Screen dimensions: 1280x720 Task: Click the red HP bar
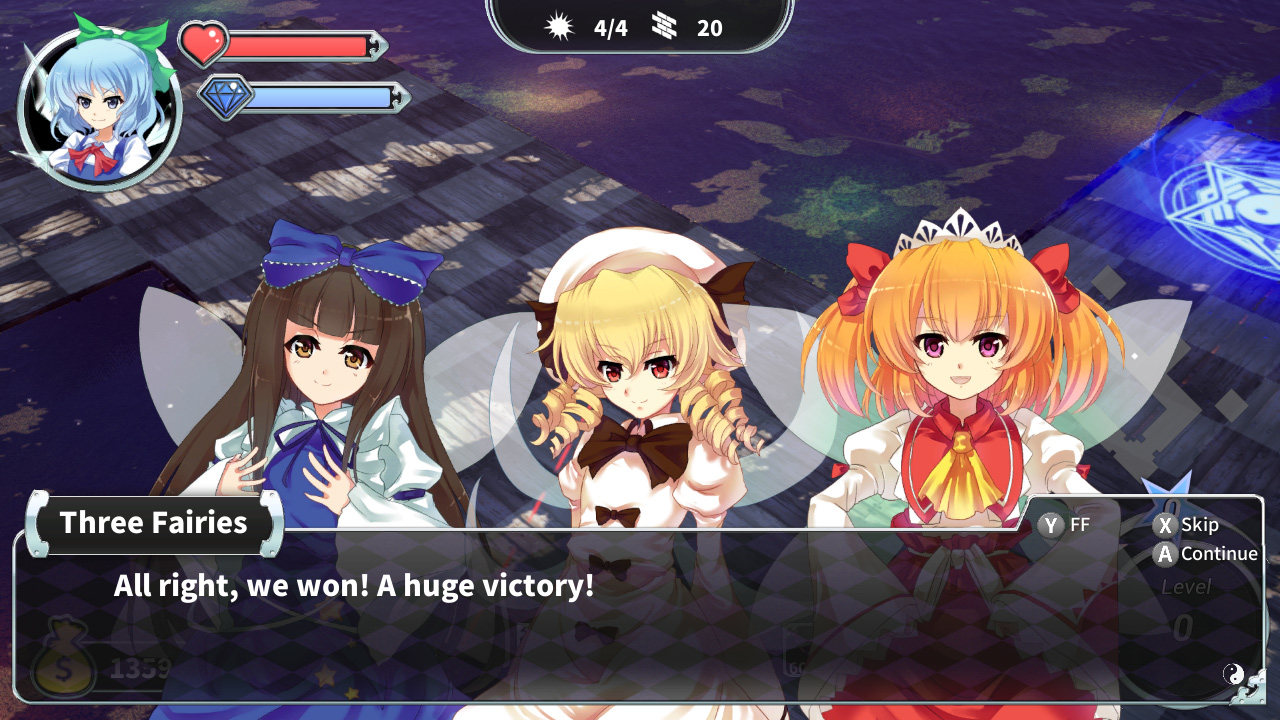(x=300, y=42)
